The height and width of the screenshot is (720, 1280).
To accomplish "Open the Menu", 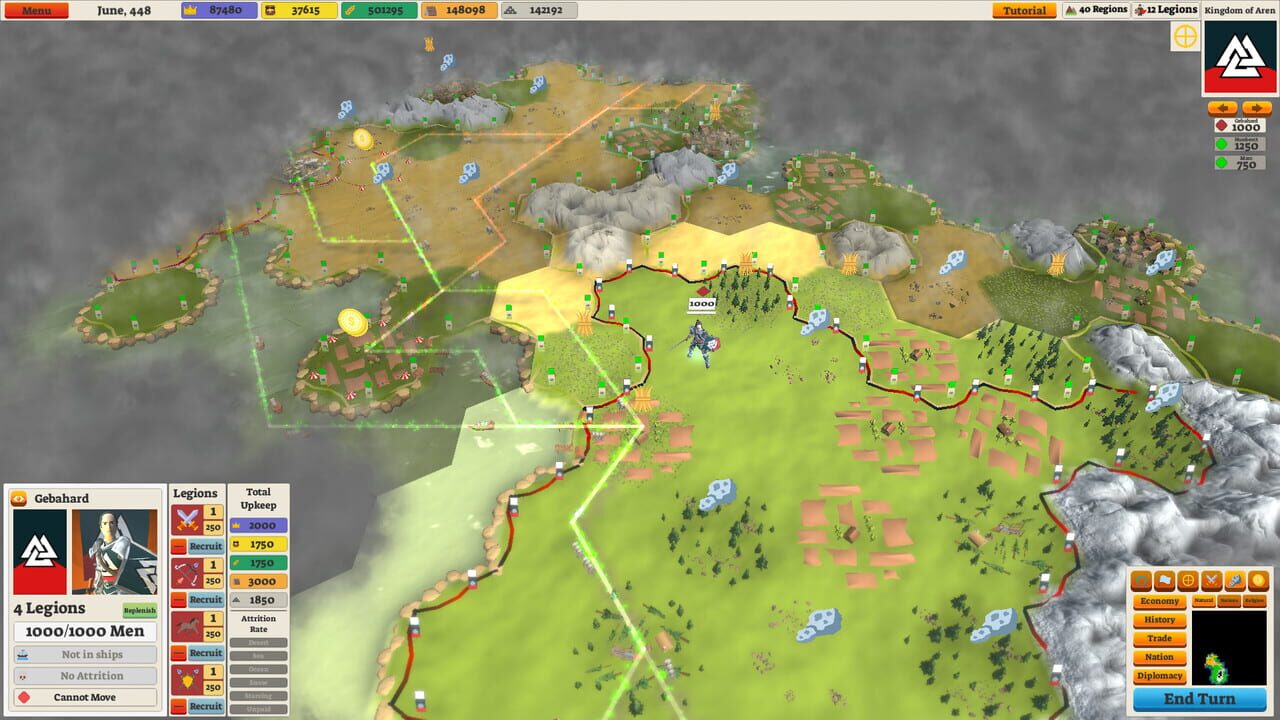I will (36, 9).
